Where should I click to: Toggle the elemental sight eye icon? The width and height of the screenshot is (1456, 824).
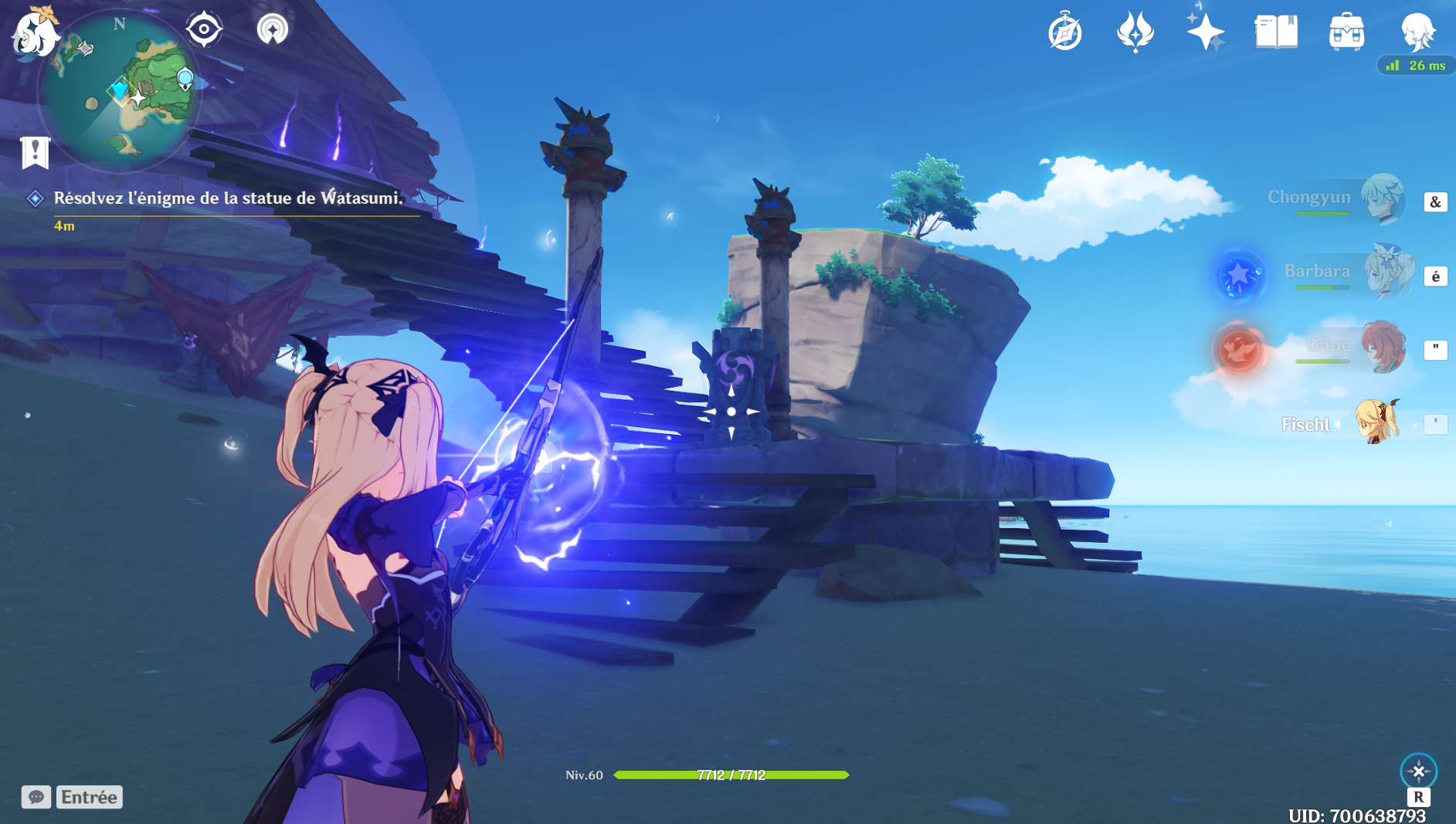pos(204,29)
